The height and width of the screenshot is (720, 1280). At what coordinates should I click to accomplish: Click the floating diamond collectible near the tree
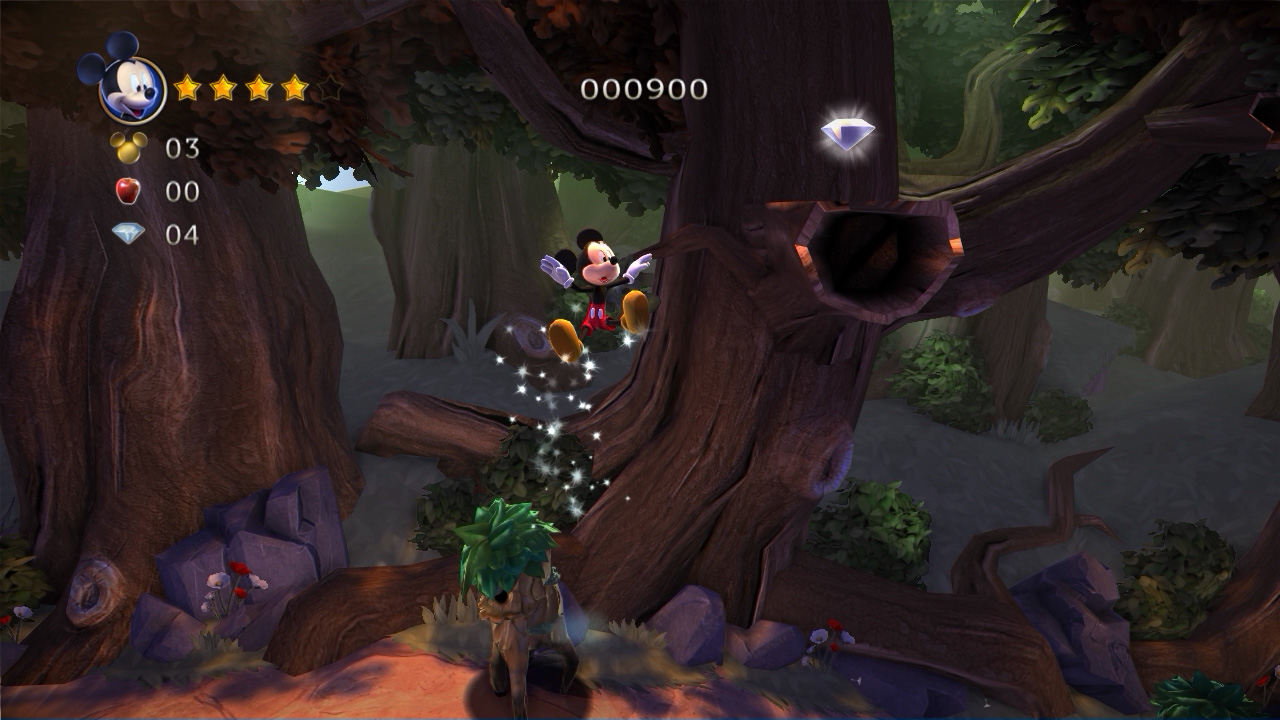click(849, 132)
